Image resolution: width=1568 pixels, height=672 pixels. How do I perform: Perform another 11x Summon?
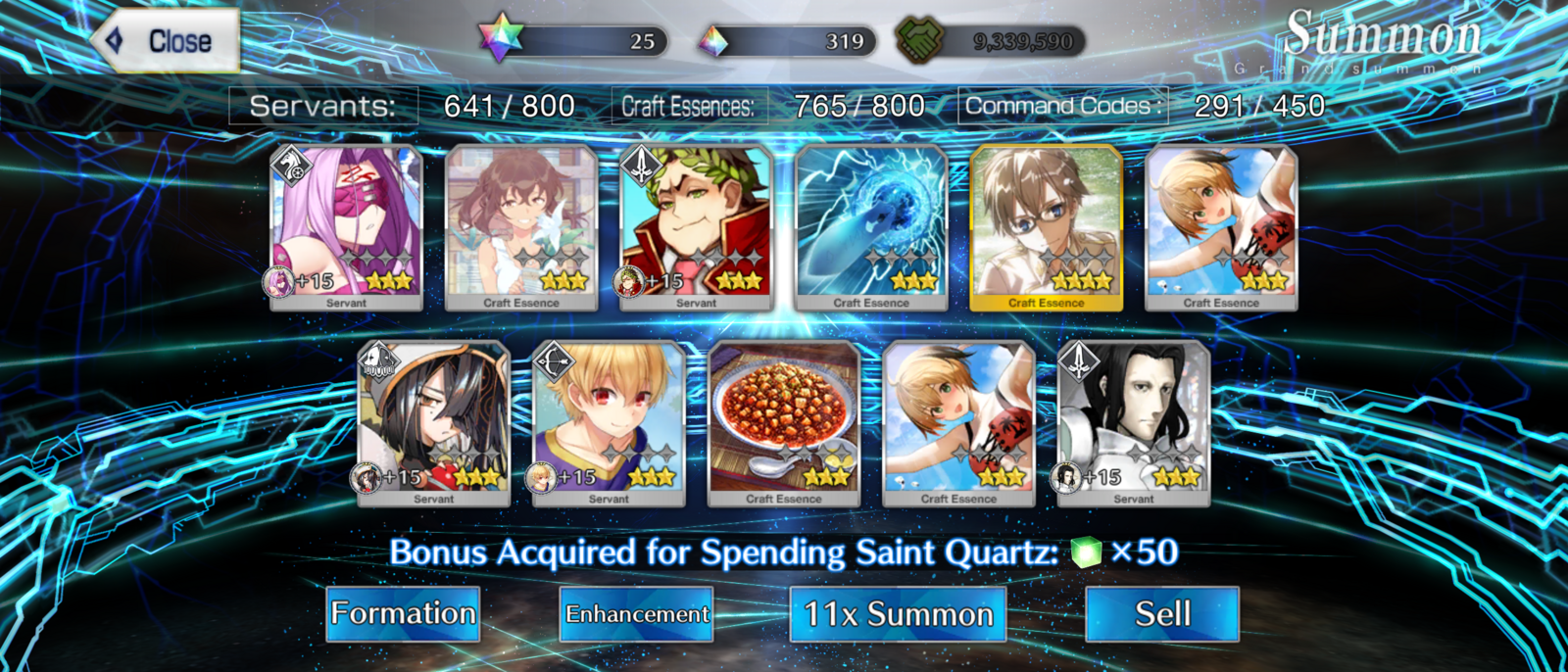point(898,614)
